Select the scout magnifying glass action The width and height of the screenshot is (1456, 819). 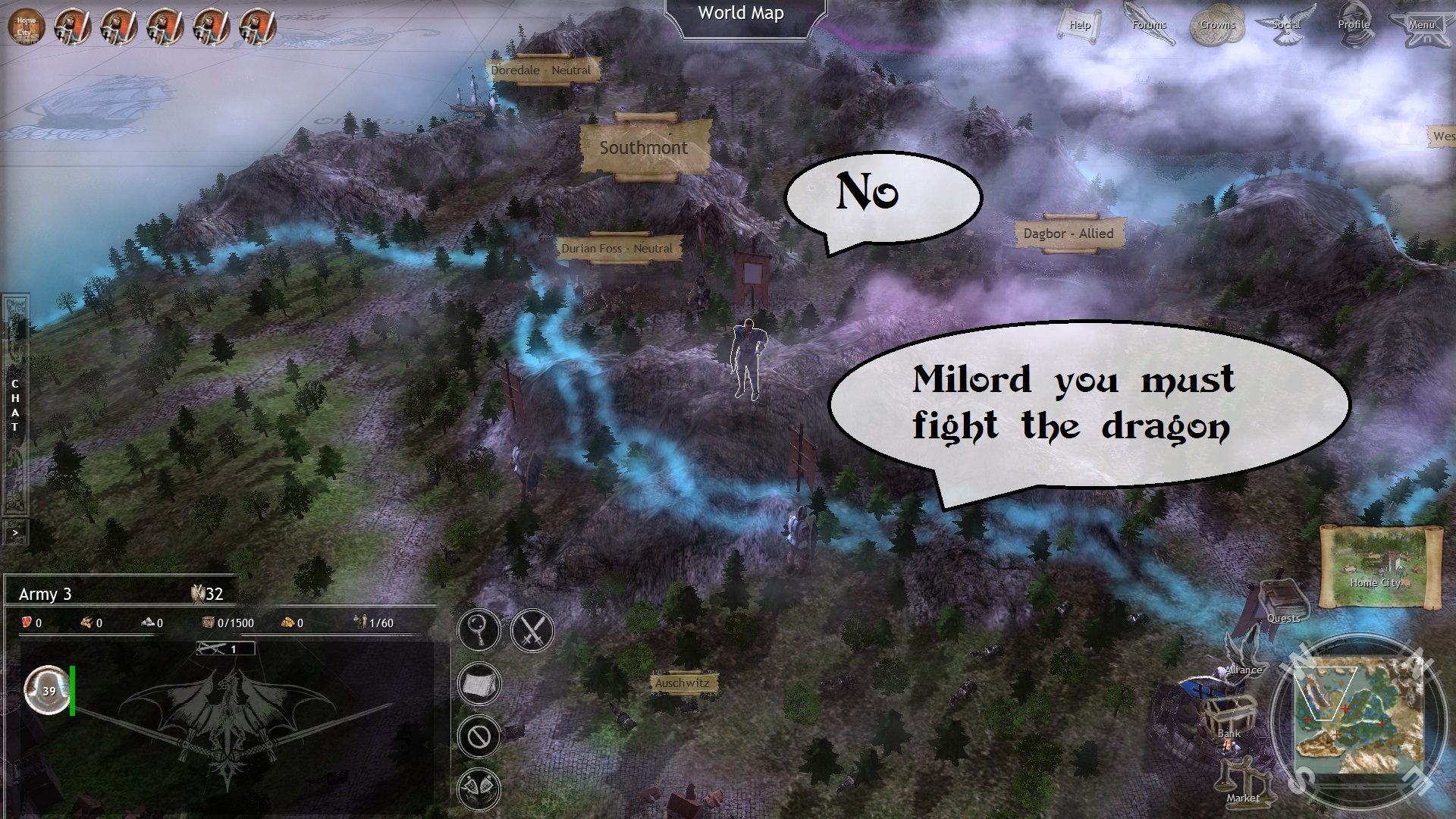(479, 630)
